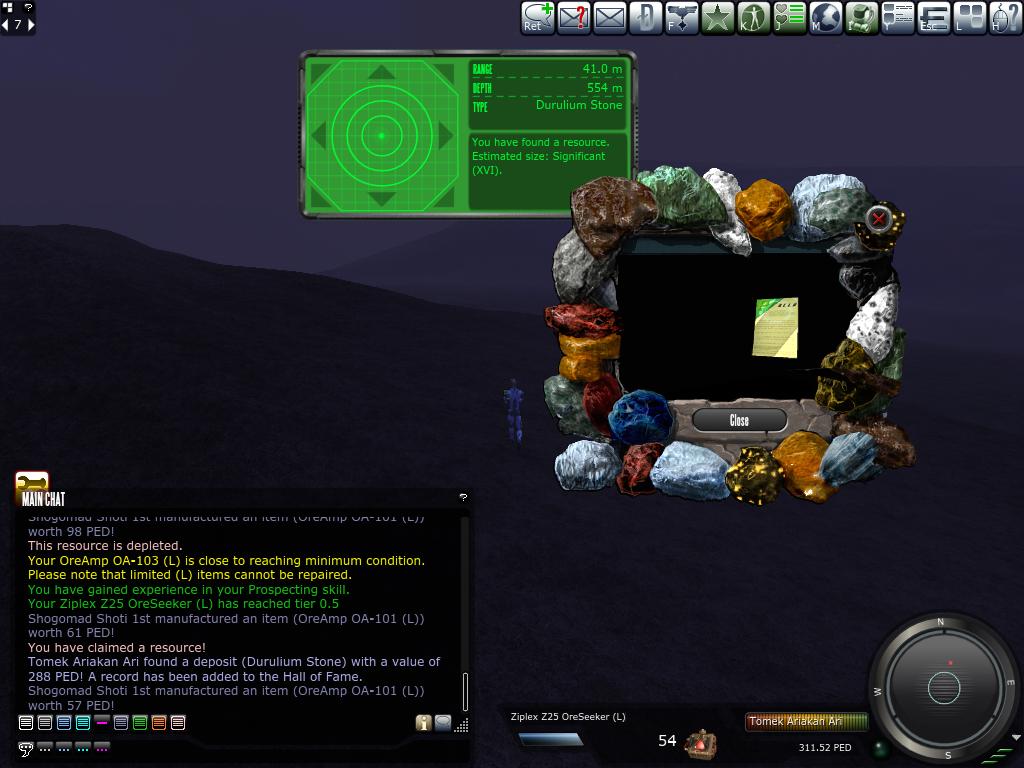This screenshot has width=1024, height=768.
Task: Select the resource paper item in loot window
Action: coord(776,327)
